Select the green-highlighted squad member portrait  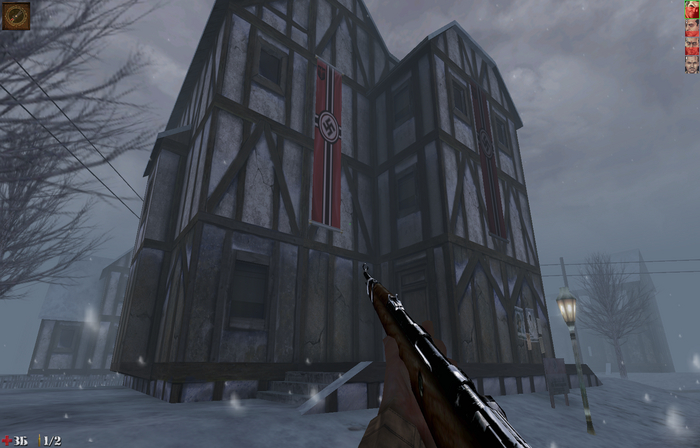pyautogui.click(x=691, y=11)
